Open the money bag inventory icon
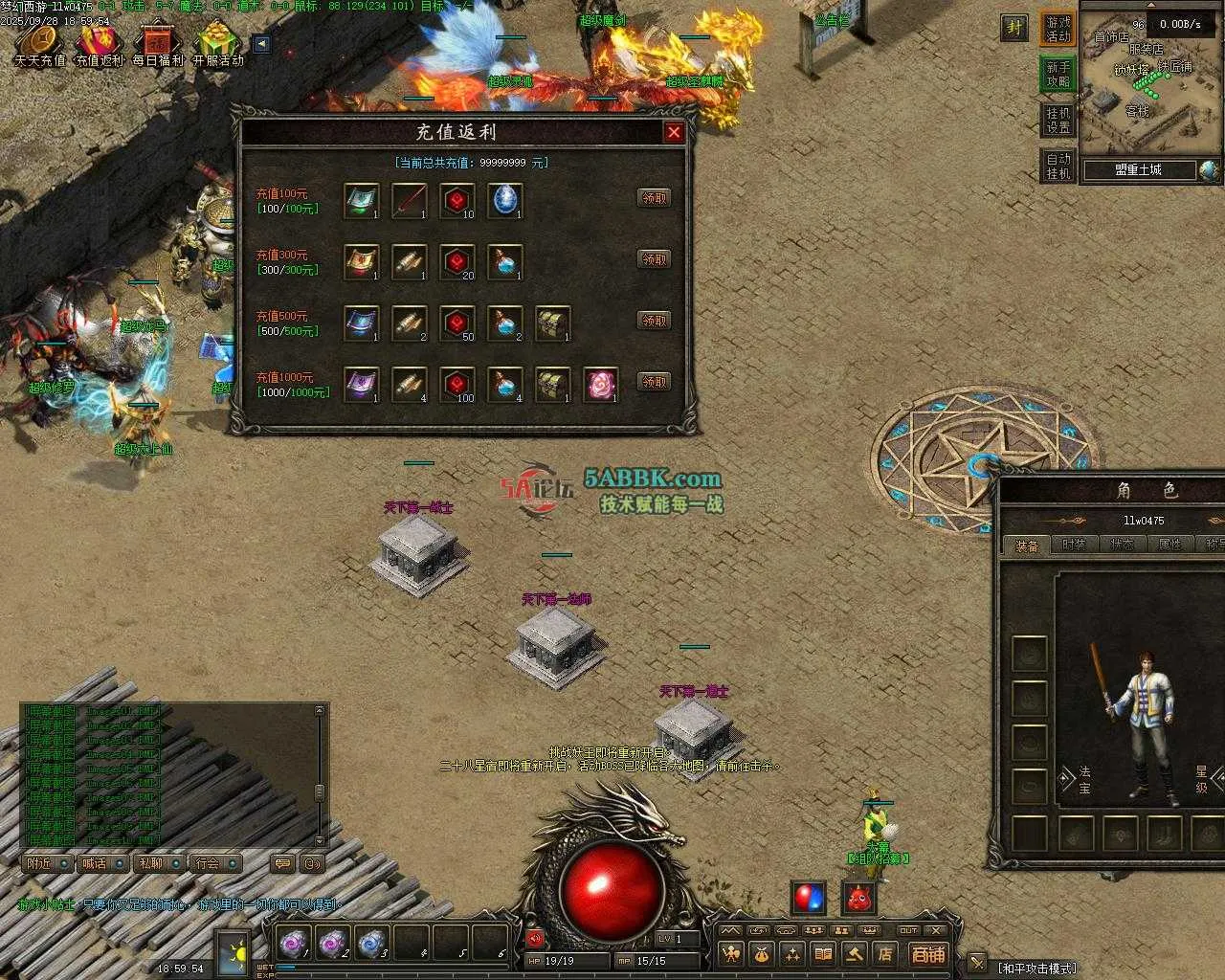The height and width of the screenshot is (980, 1225). pyautogui.click(x=761, y=954)
